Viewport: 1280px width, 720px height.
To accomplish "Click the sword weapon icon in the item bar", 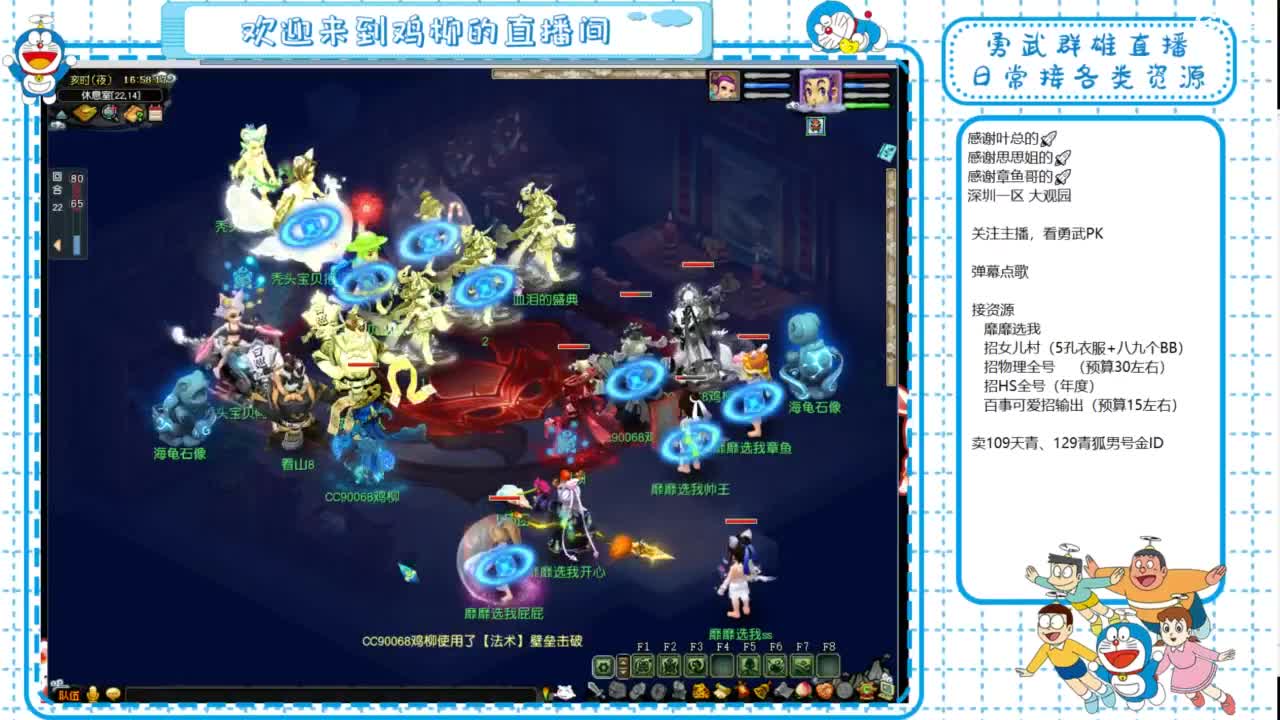I will [595, 690].
